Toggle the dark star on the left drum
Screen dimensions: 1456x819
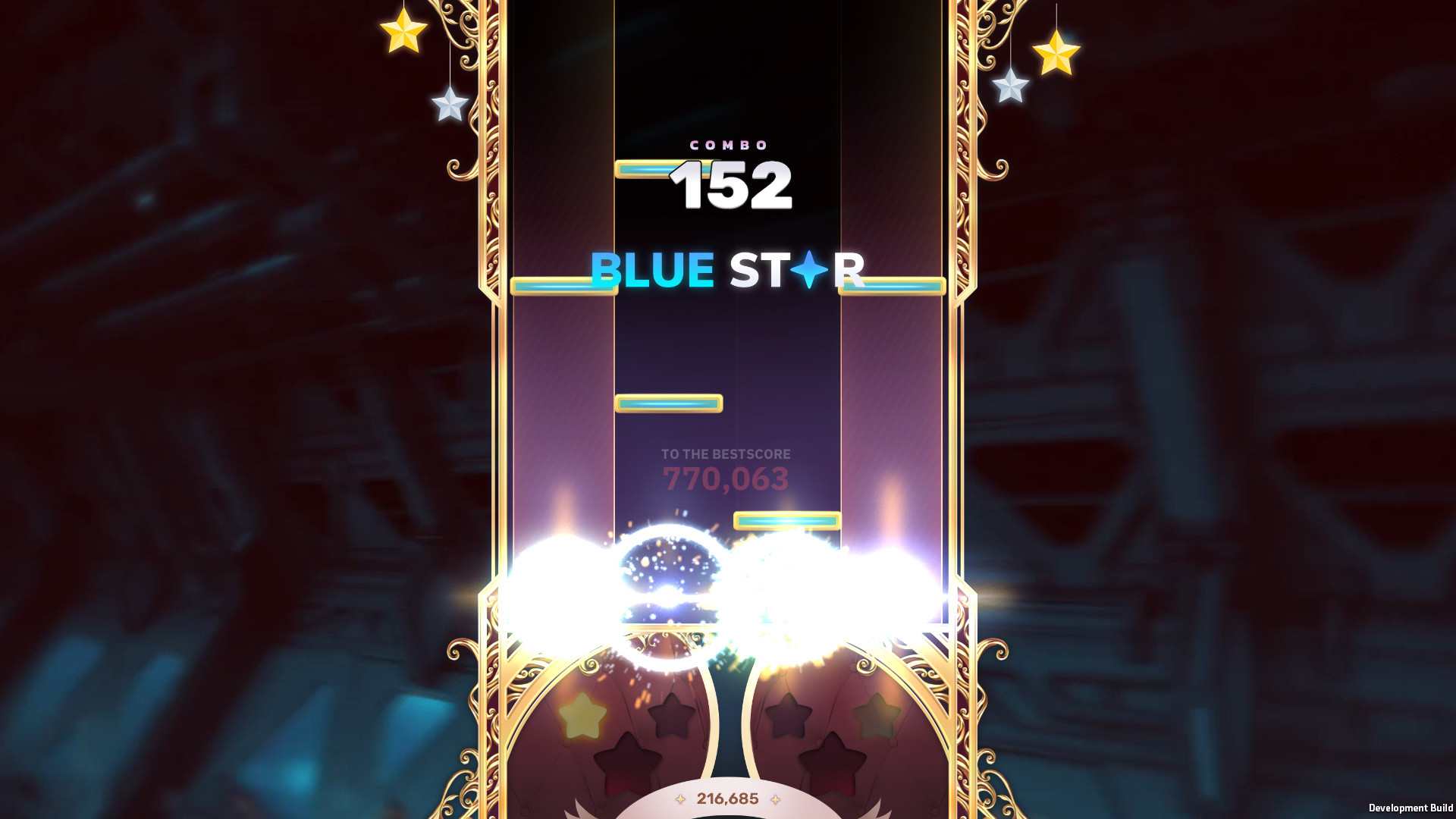point(671,713)
